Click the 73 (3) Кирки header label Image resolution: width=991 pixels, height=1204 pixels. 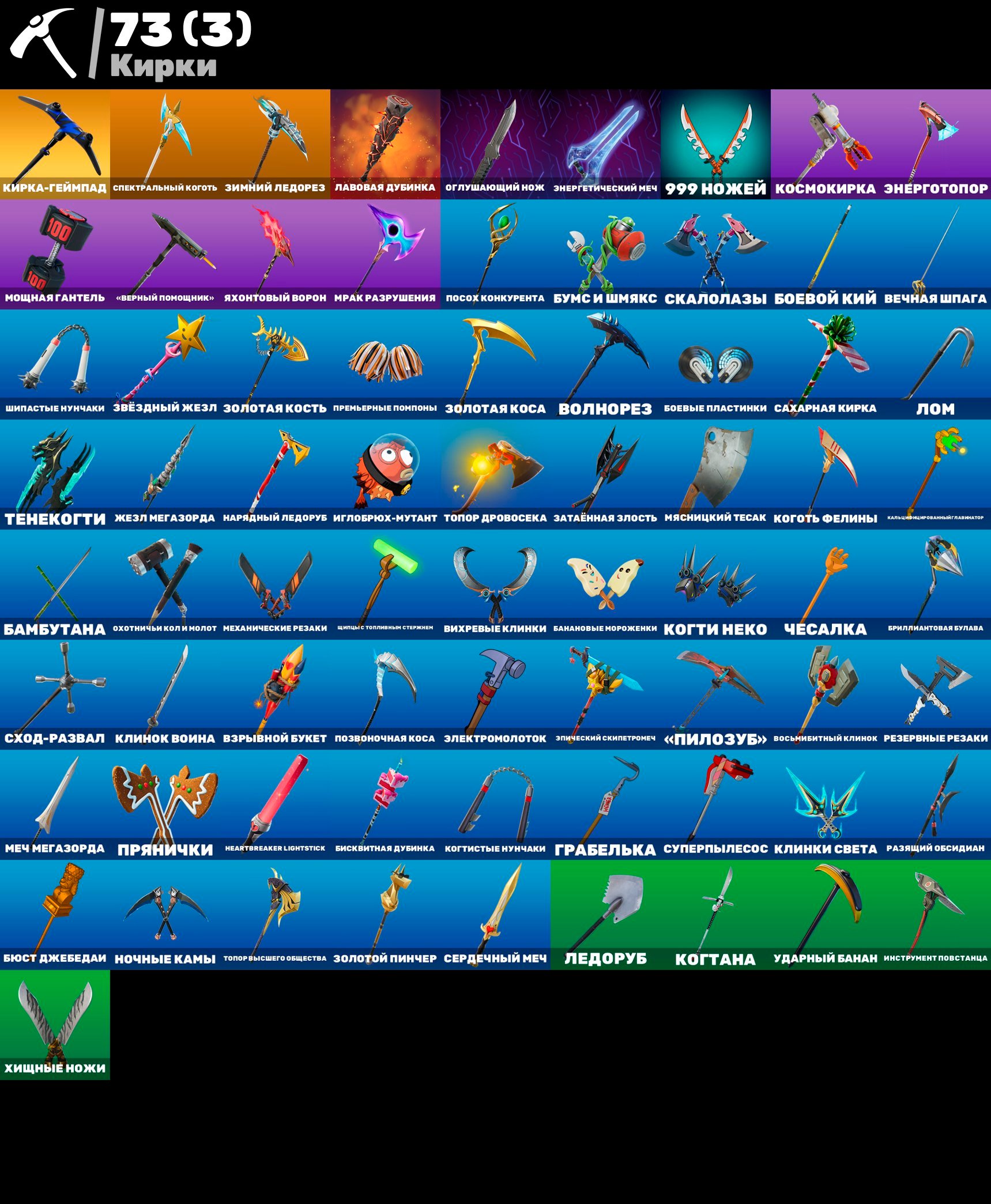click(179, 43)
